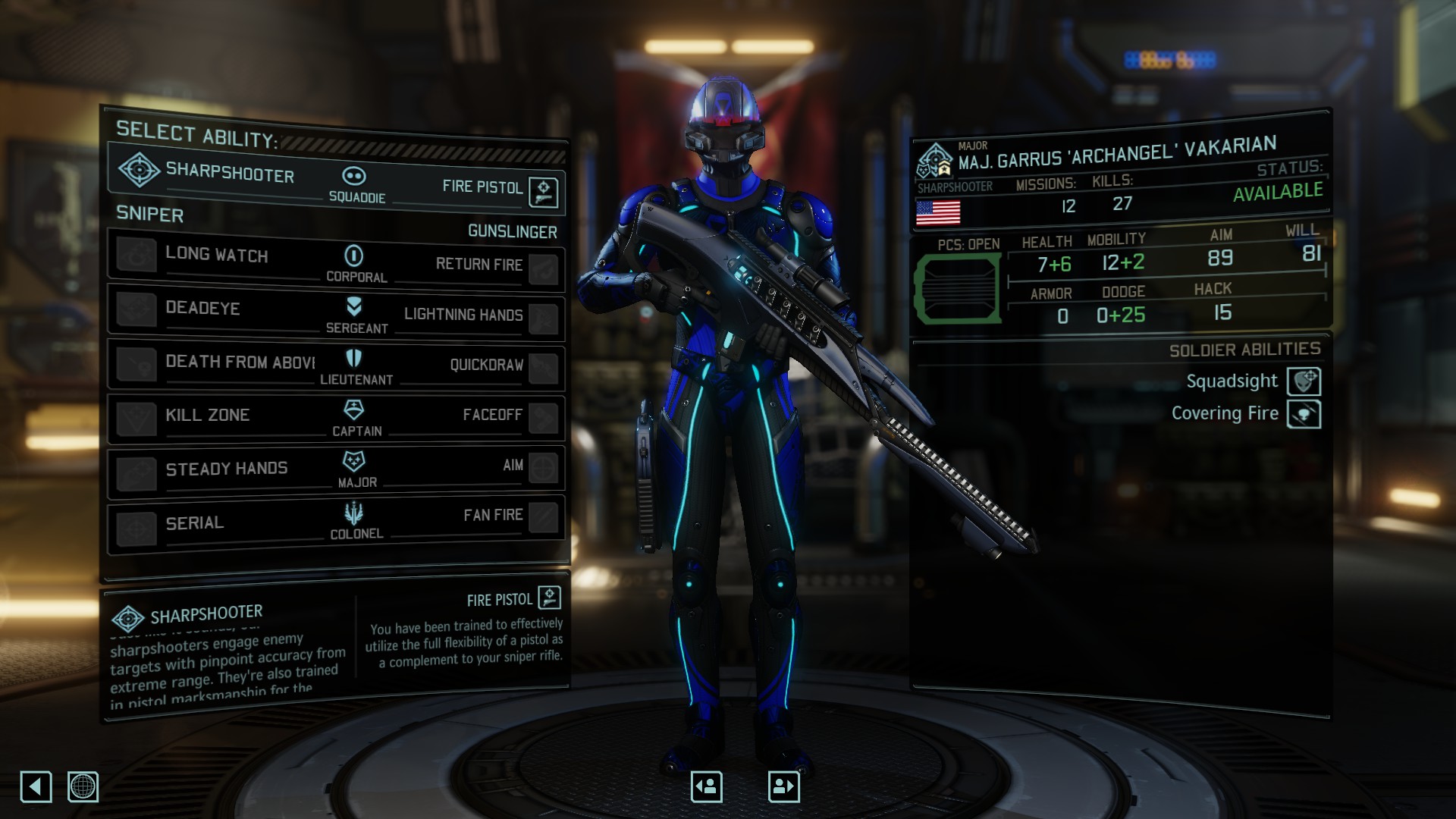Pick the Lightning Hands ability

[463, 315]
